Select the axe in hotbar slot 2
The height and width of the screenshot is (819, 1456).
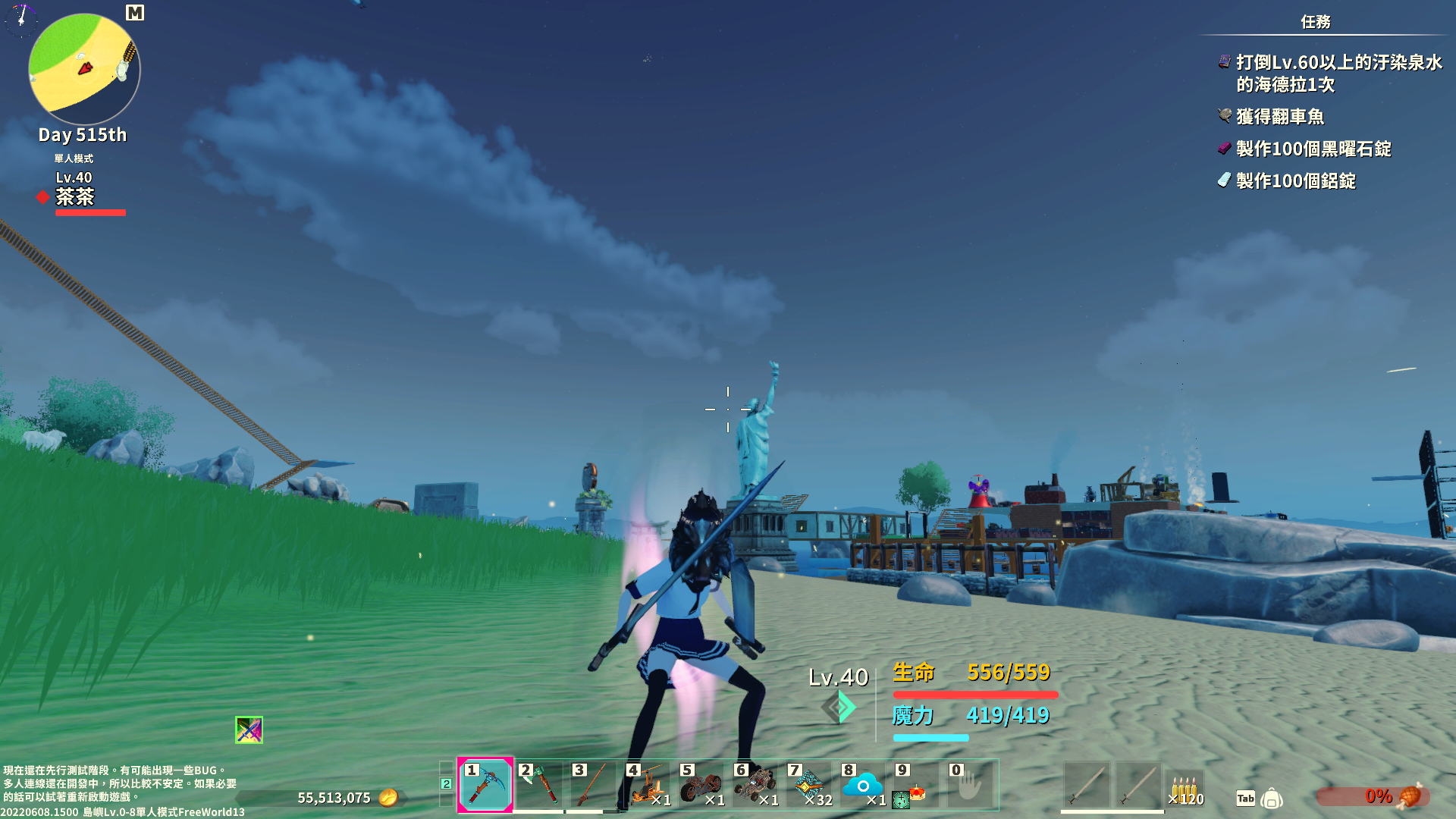pyautogui.click(x=539, y=786)
